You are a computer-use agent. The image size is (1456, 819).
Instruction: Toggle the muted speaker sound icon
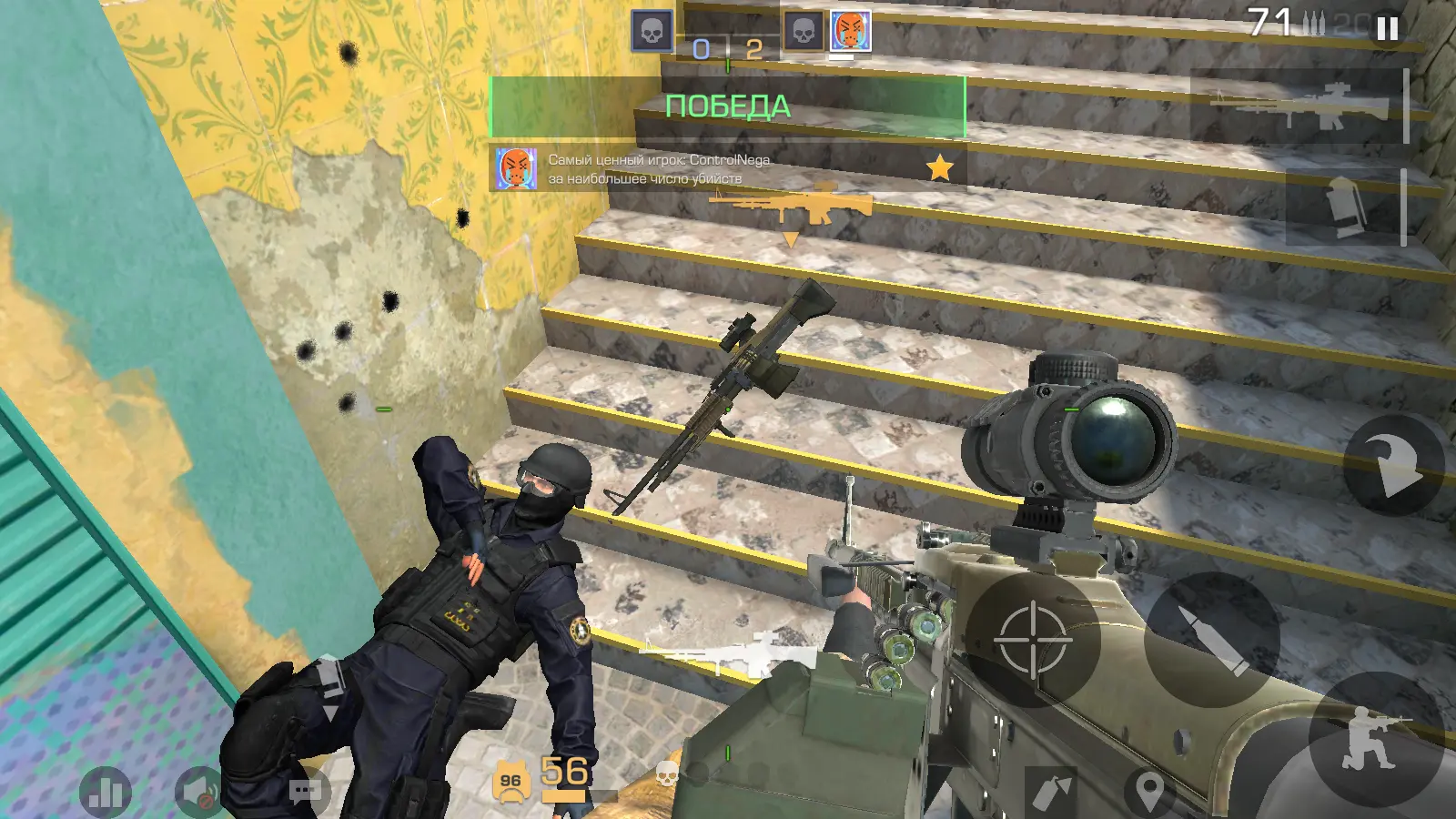point(199,792)
